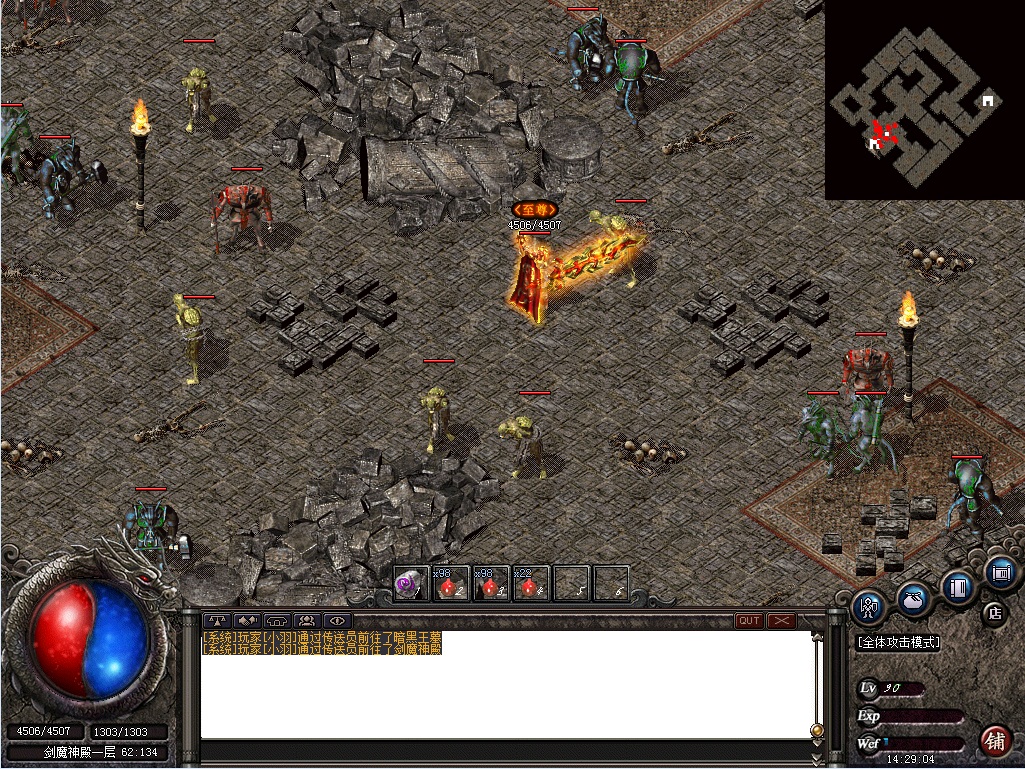
Task: Click the eye icon chat button
Action: coord(337,621)
